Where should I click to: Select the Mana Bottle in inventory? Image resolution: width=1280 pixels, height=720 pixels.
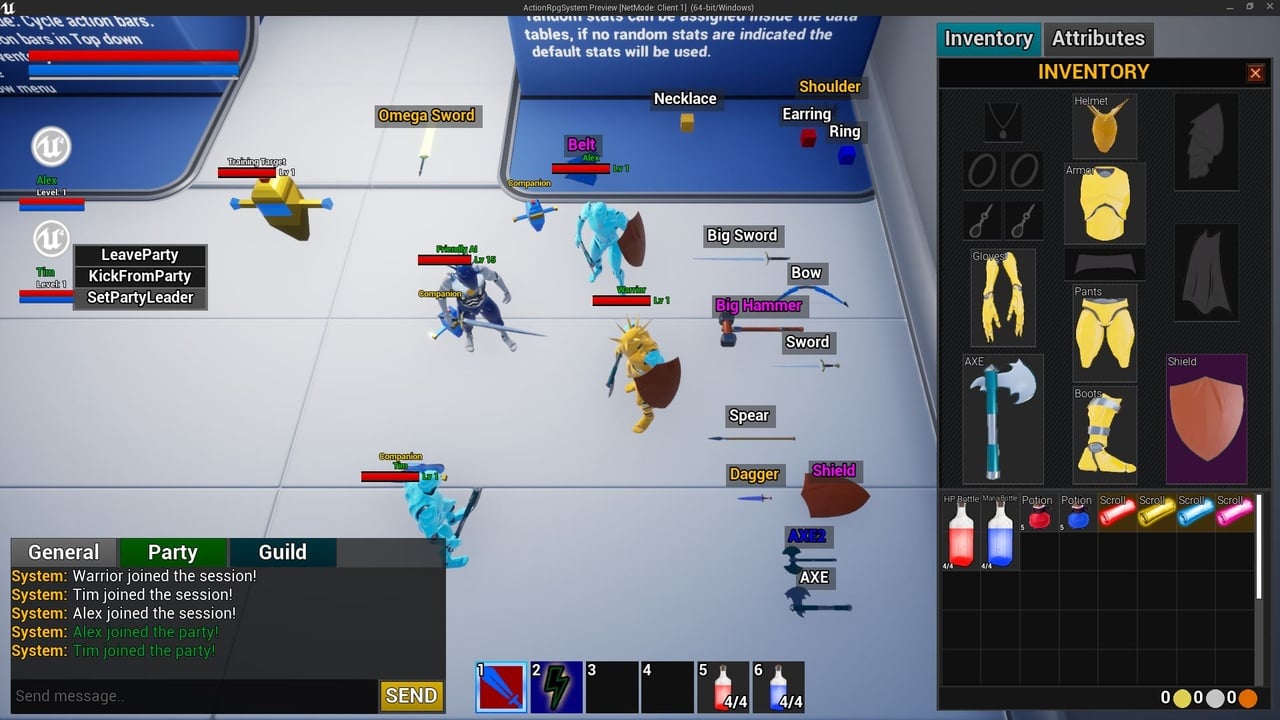click(x=1000, y=532)
